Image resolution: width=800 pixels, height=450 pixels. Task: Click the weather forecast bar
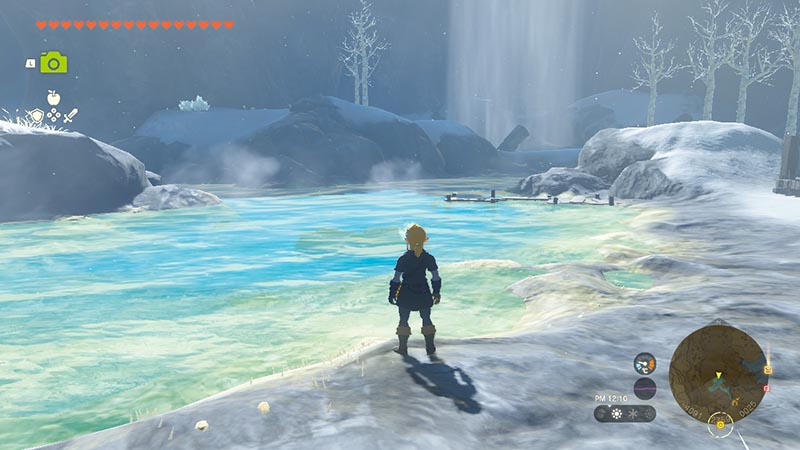625,413
